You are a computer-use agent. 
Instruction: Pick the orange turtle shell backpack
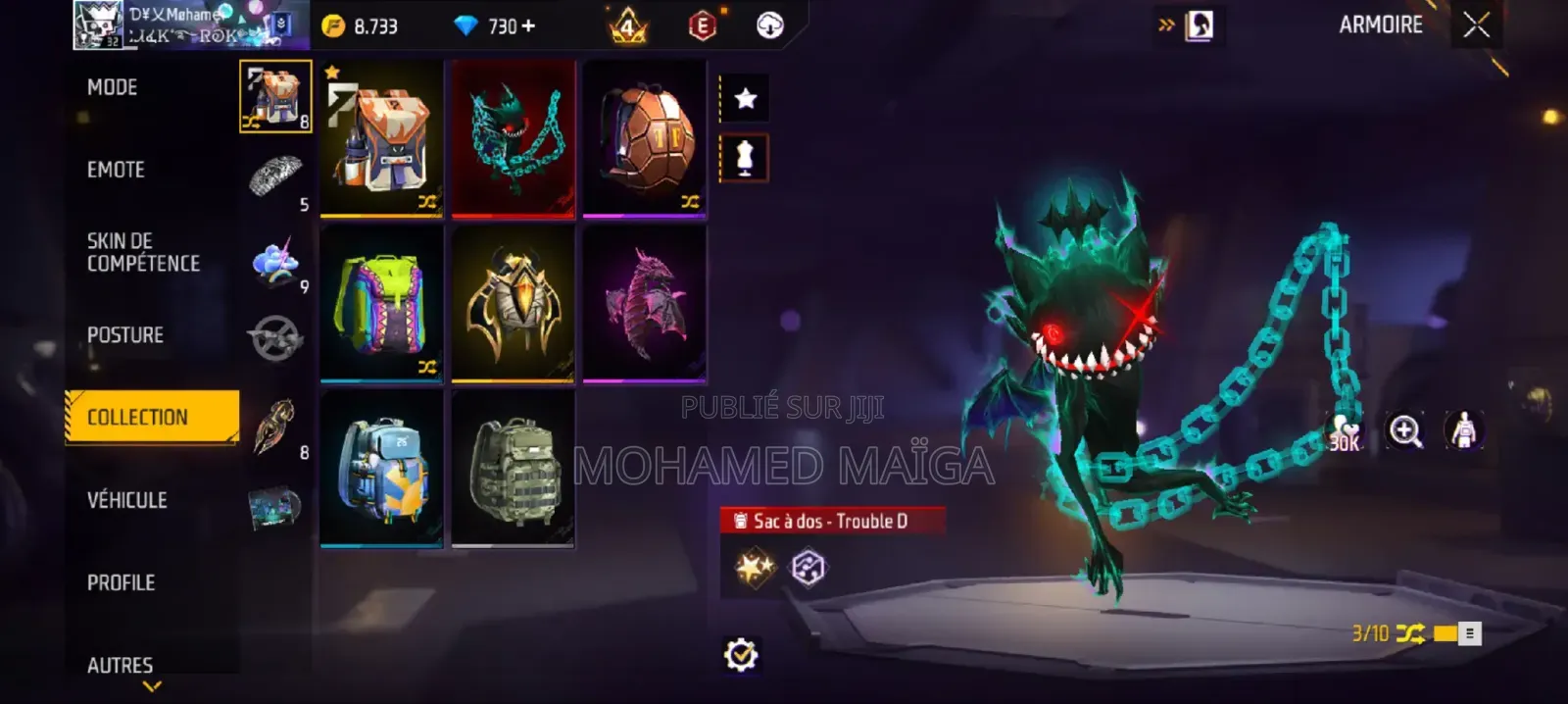click(645, 137)
